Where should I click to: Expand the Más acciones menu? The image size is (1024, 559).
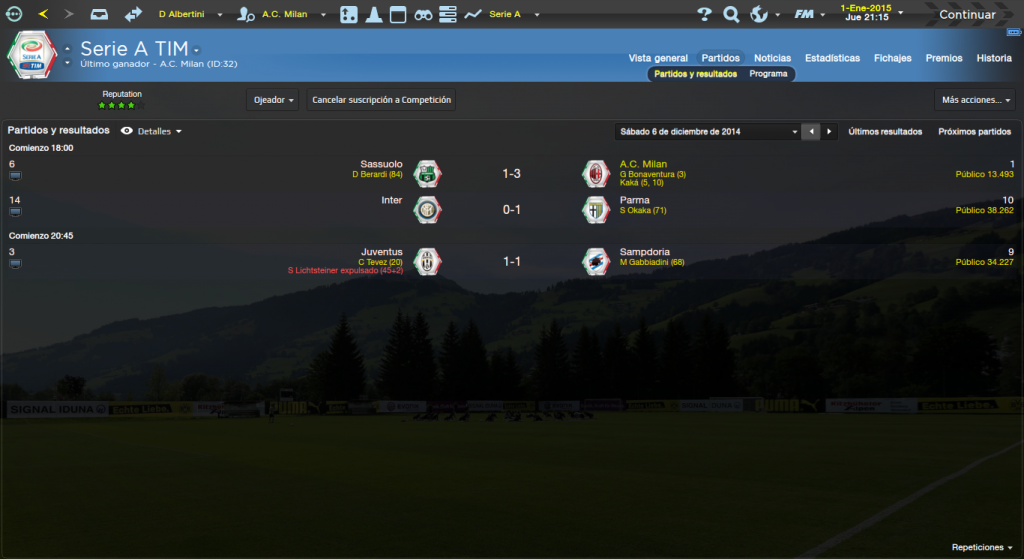tap(976, 100)
